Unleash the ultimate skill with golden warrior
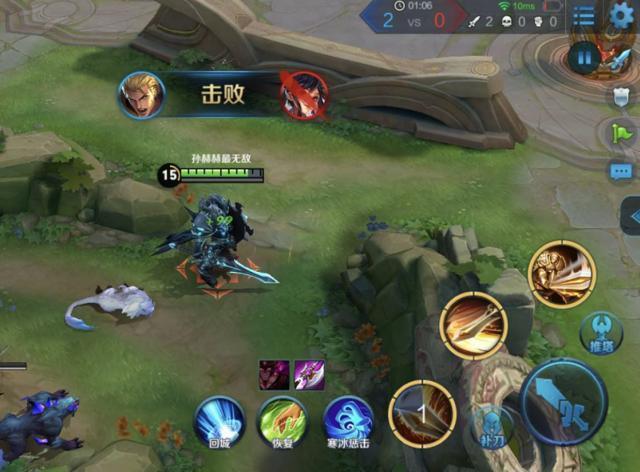Viewport: 640px width, 472px height. click(x=561, y=274)
